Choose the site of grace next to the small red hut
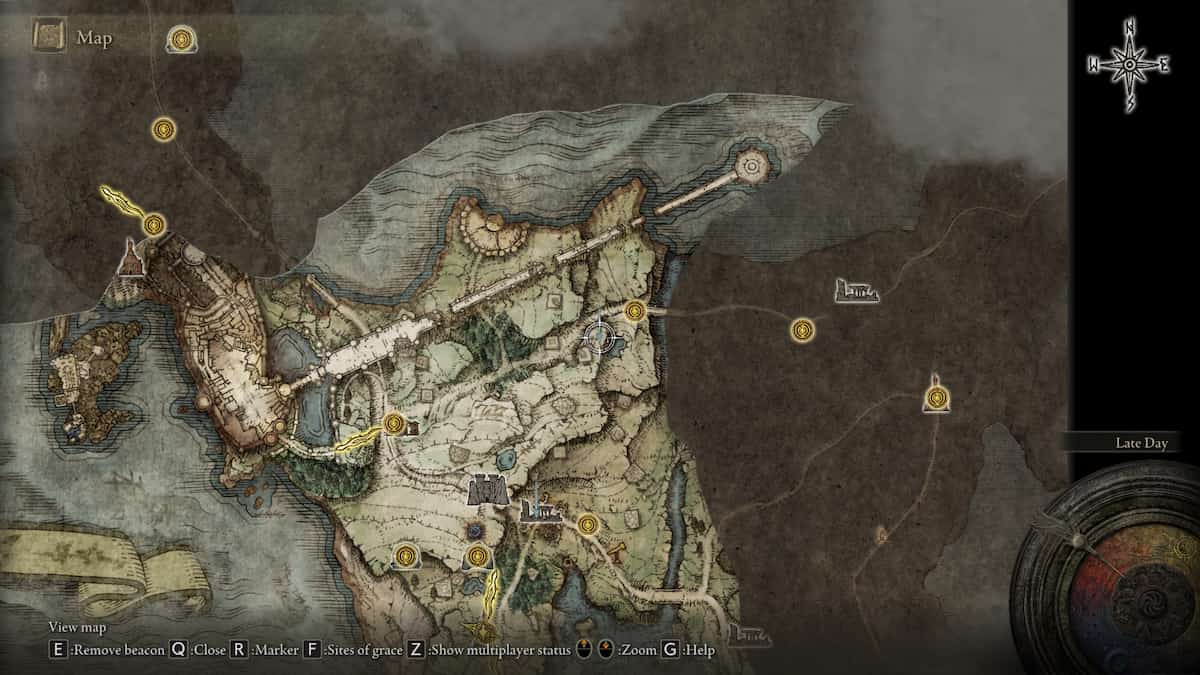This screenshot has height=675, width=1200. 393,424
